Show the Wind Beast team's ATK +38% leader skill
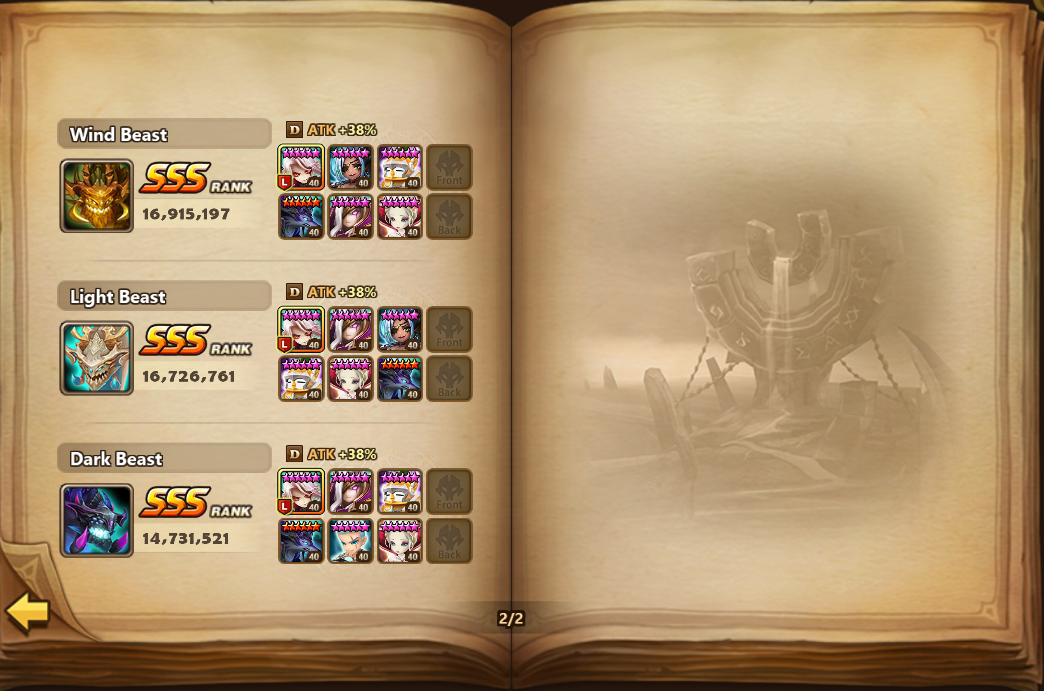Viewport: 1044px width, 691px height. point(331,130)
